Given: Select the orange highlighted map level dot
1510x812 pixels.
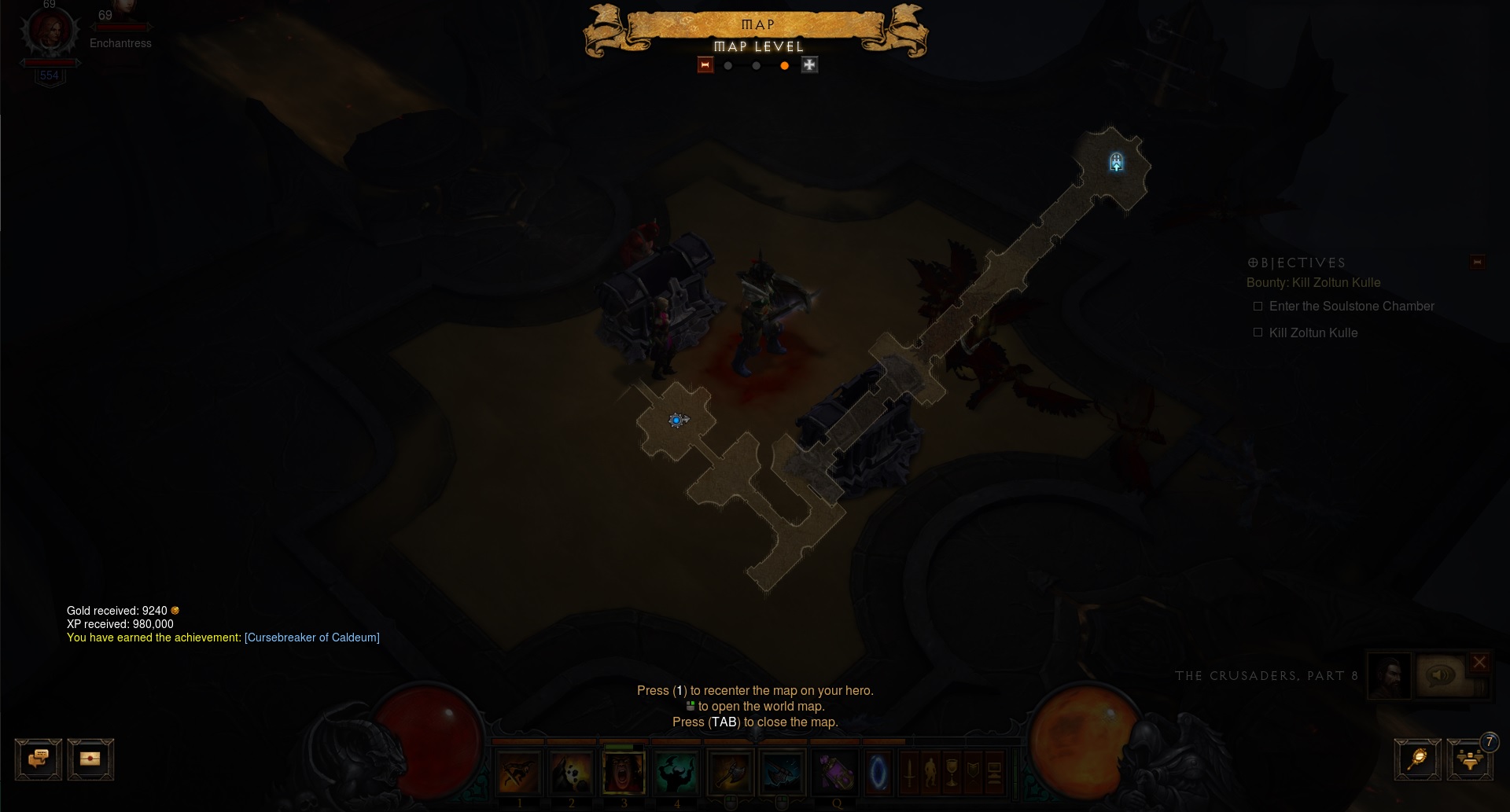Looking at the screenshot, I should tap(784, 66).
